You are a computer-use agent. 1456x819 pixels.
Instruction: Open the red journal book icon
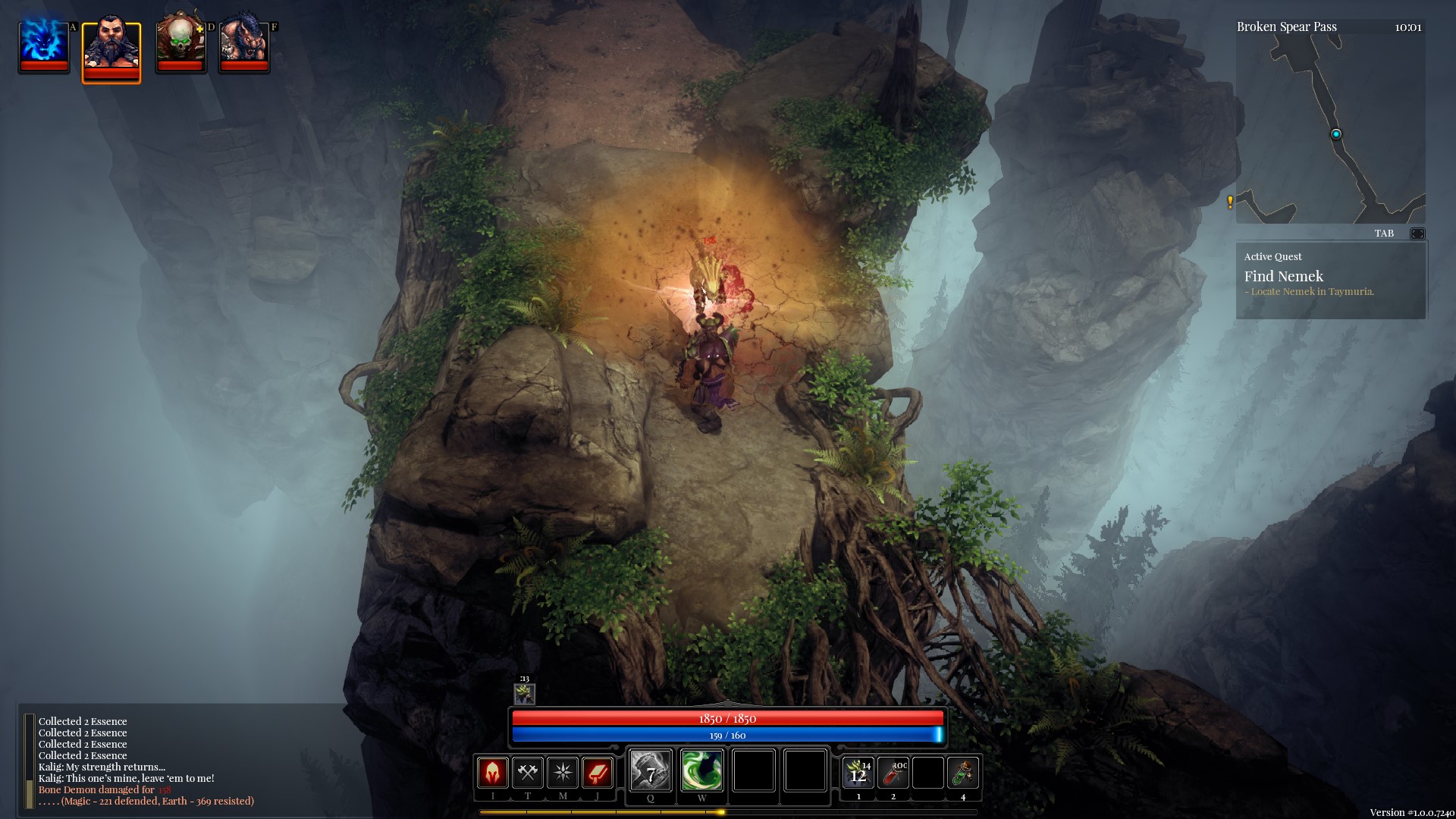[598, 773]
